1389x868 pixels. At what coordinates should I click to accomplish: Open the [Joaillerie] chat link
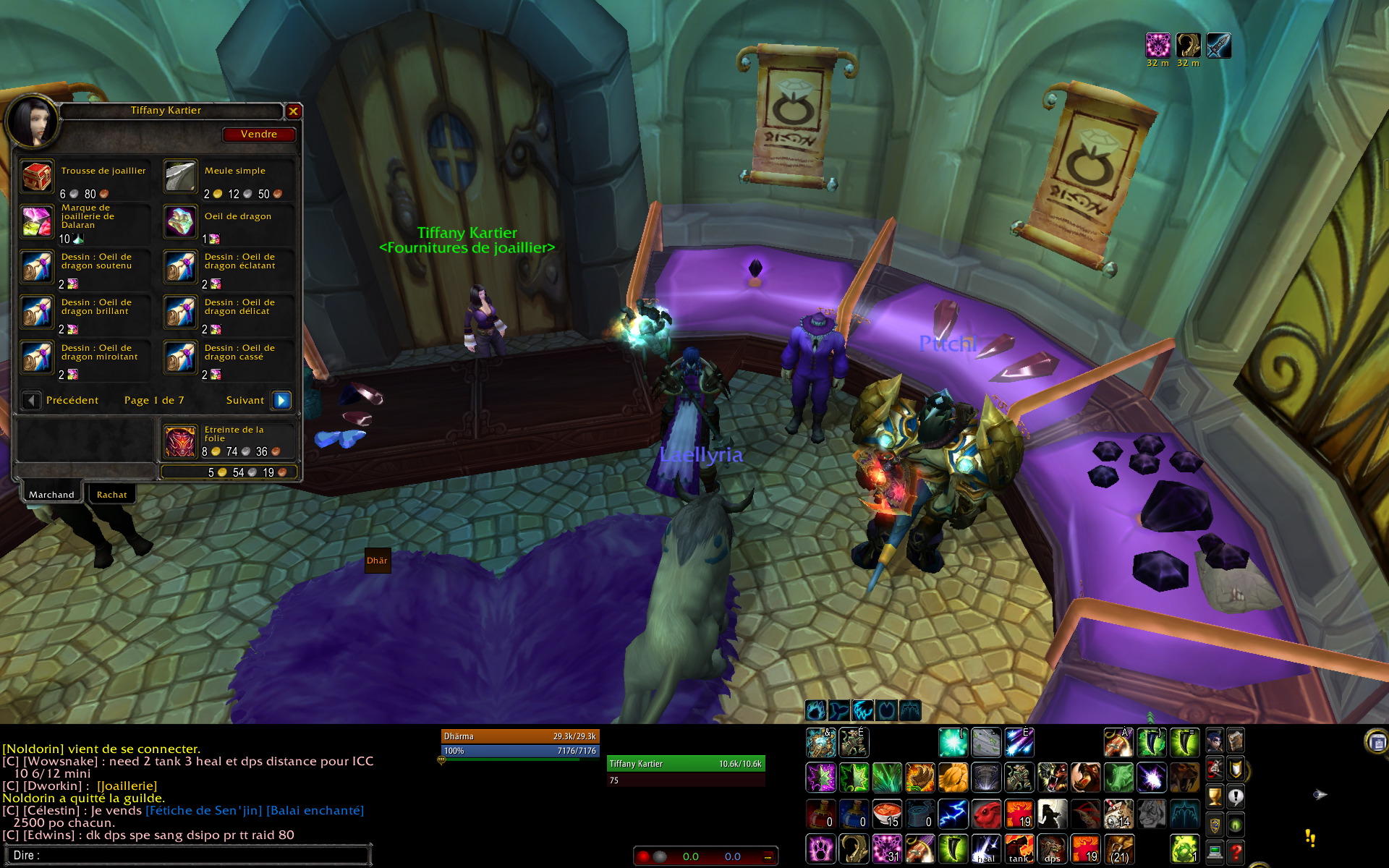click(127, 786)
